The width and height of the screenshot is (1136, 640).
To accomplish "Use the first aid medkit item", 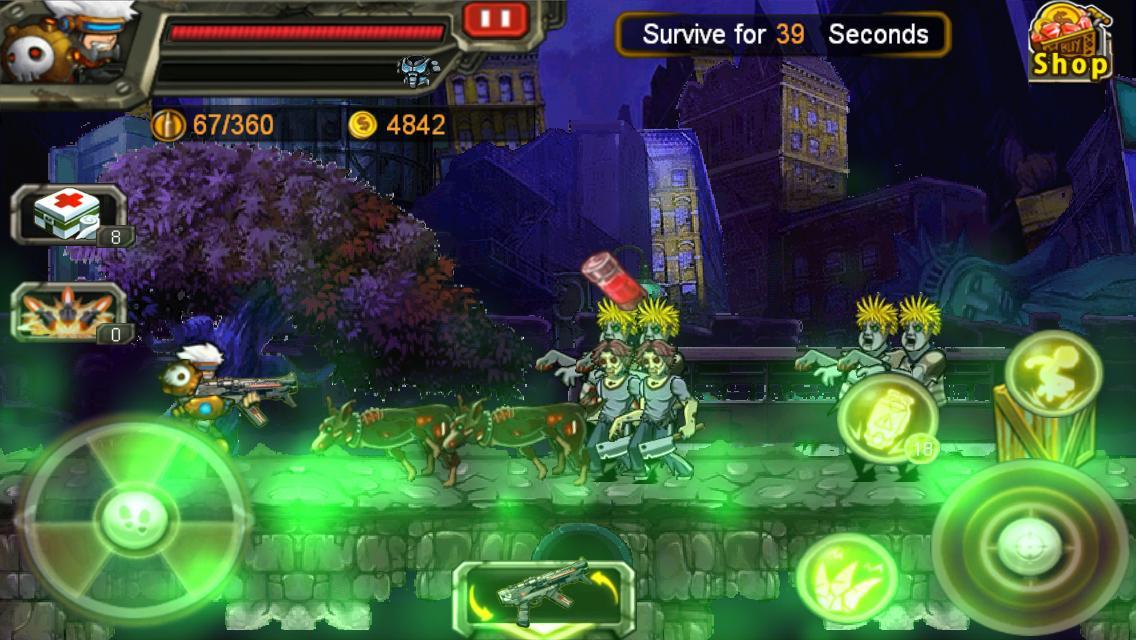I will click(x=68, y=214).
